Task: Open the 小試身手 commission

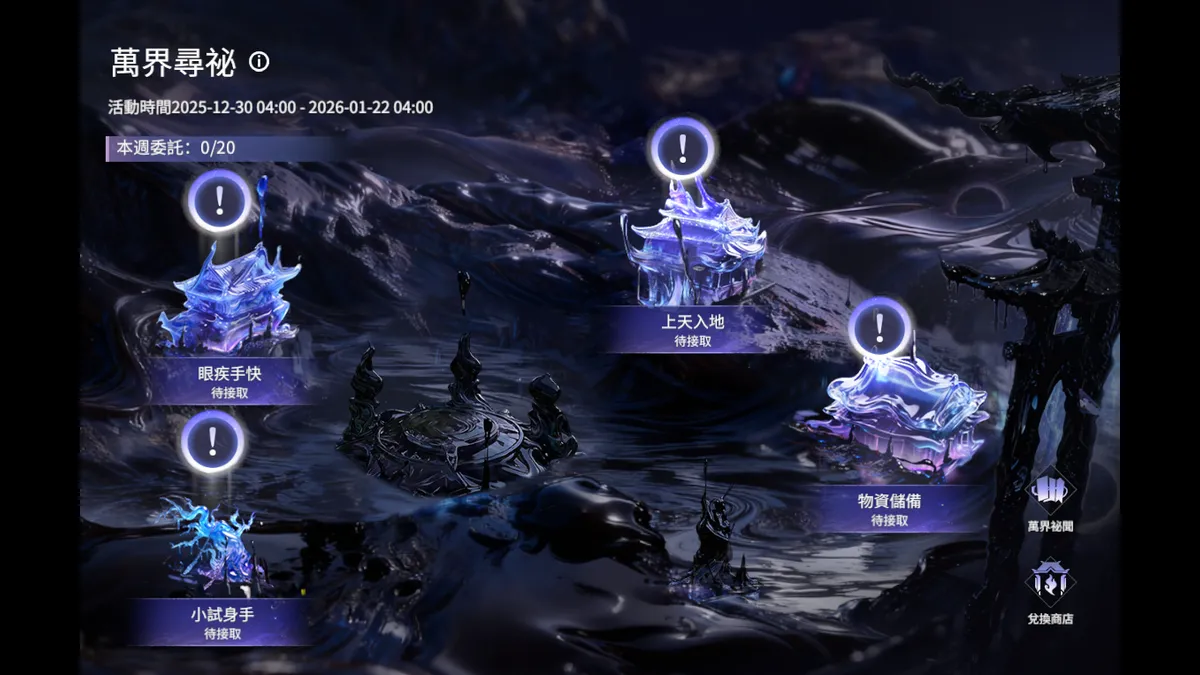Action: click(x=221, y=622)
